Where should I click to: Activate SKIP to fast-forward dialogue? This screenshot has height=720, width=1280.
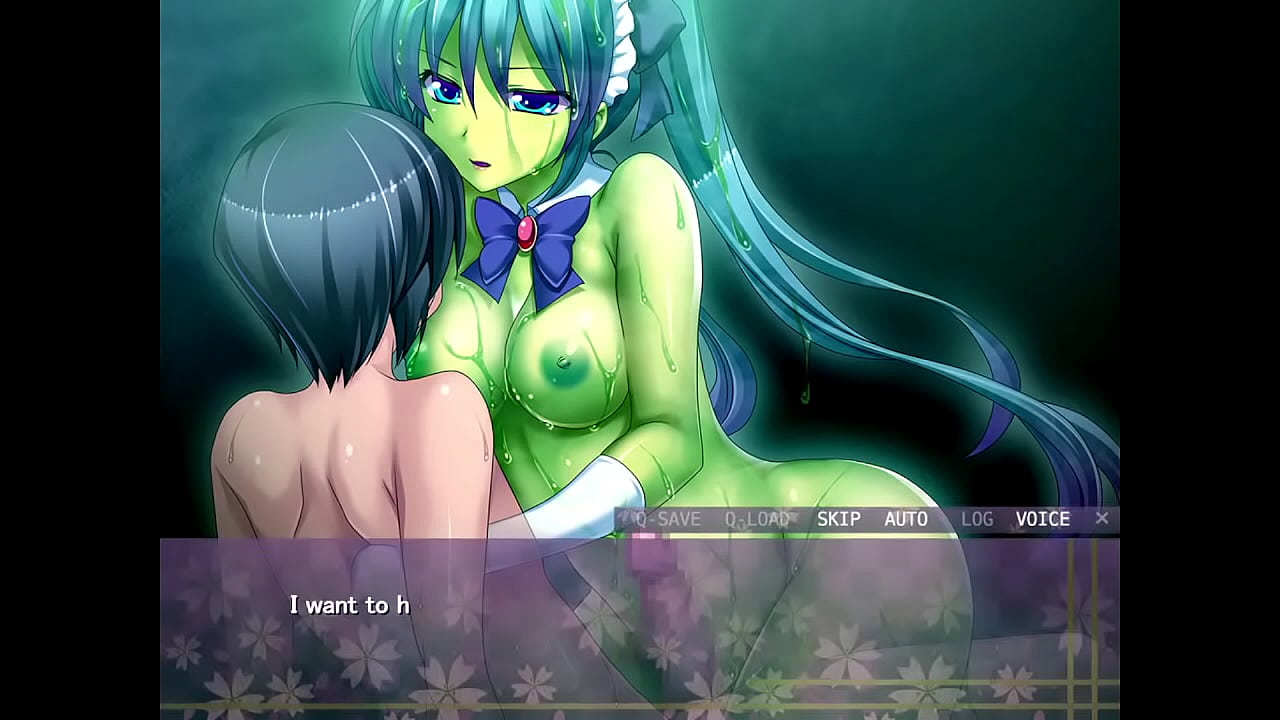tap(838, 519)
